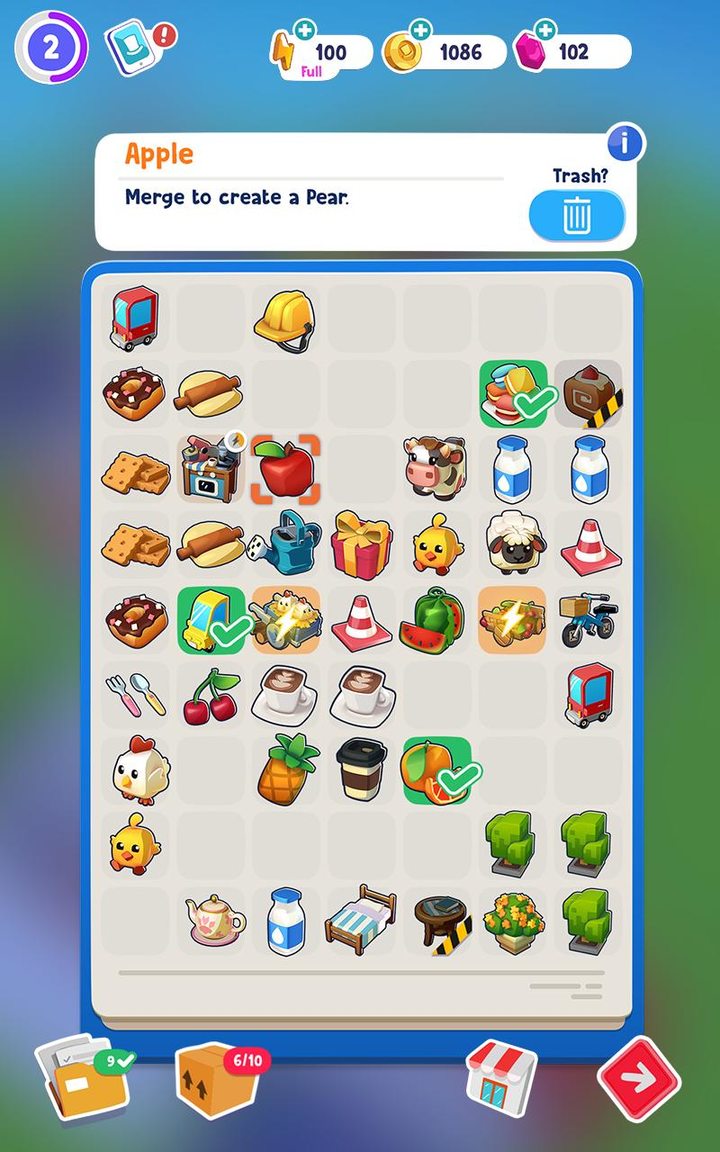Image resolution: width=720 pixels, height=1152 pixels.
Task: Tap the completed orange tile
Action: (x=436, y=770)
